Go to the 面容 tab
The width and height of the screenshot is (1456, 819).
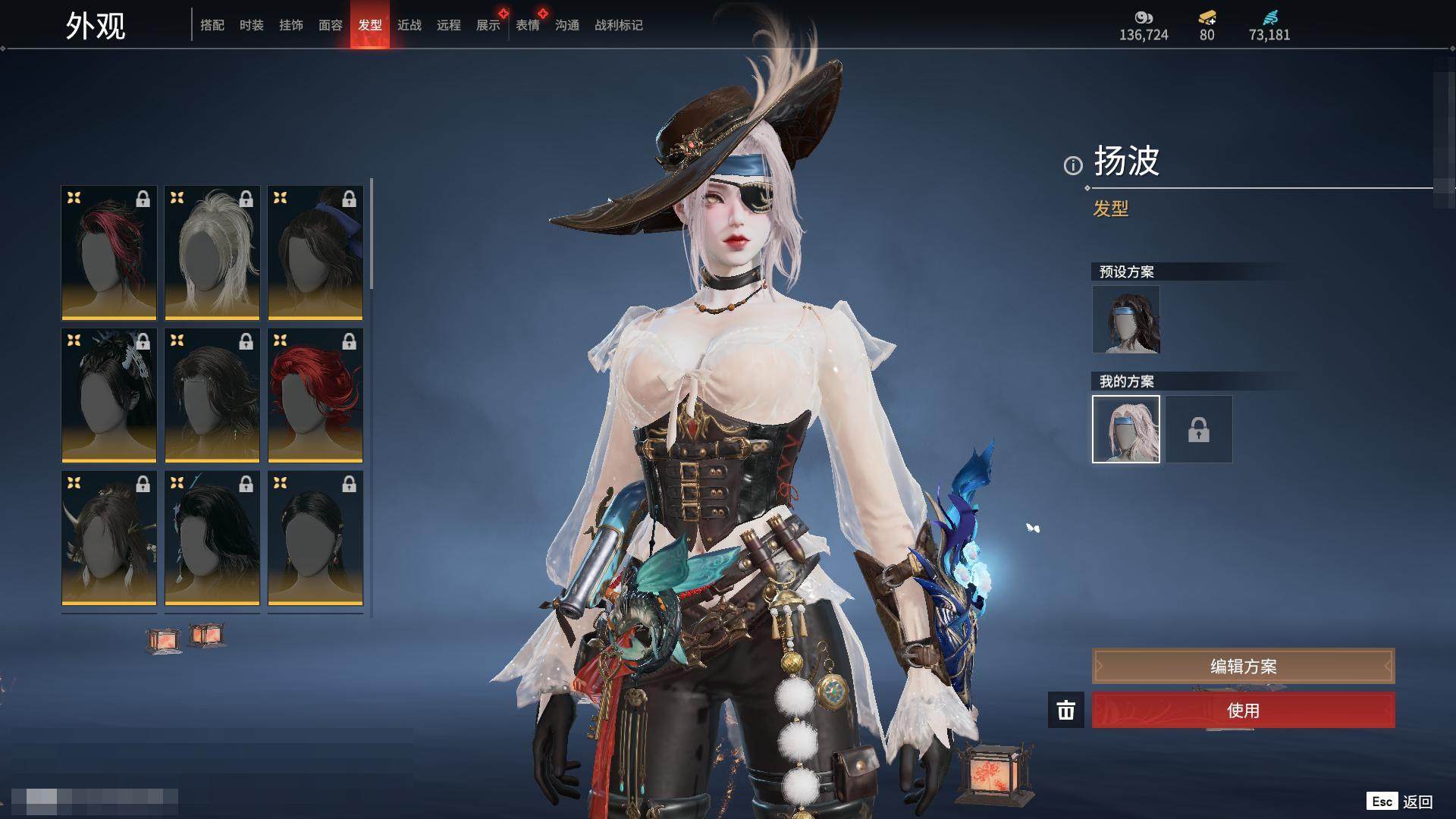pyautogui.click(x=331, y=25)
